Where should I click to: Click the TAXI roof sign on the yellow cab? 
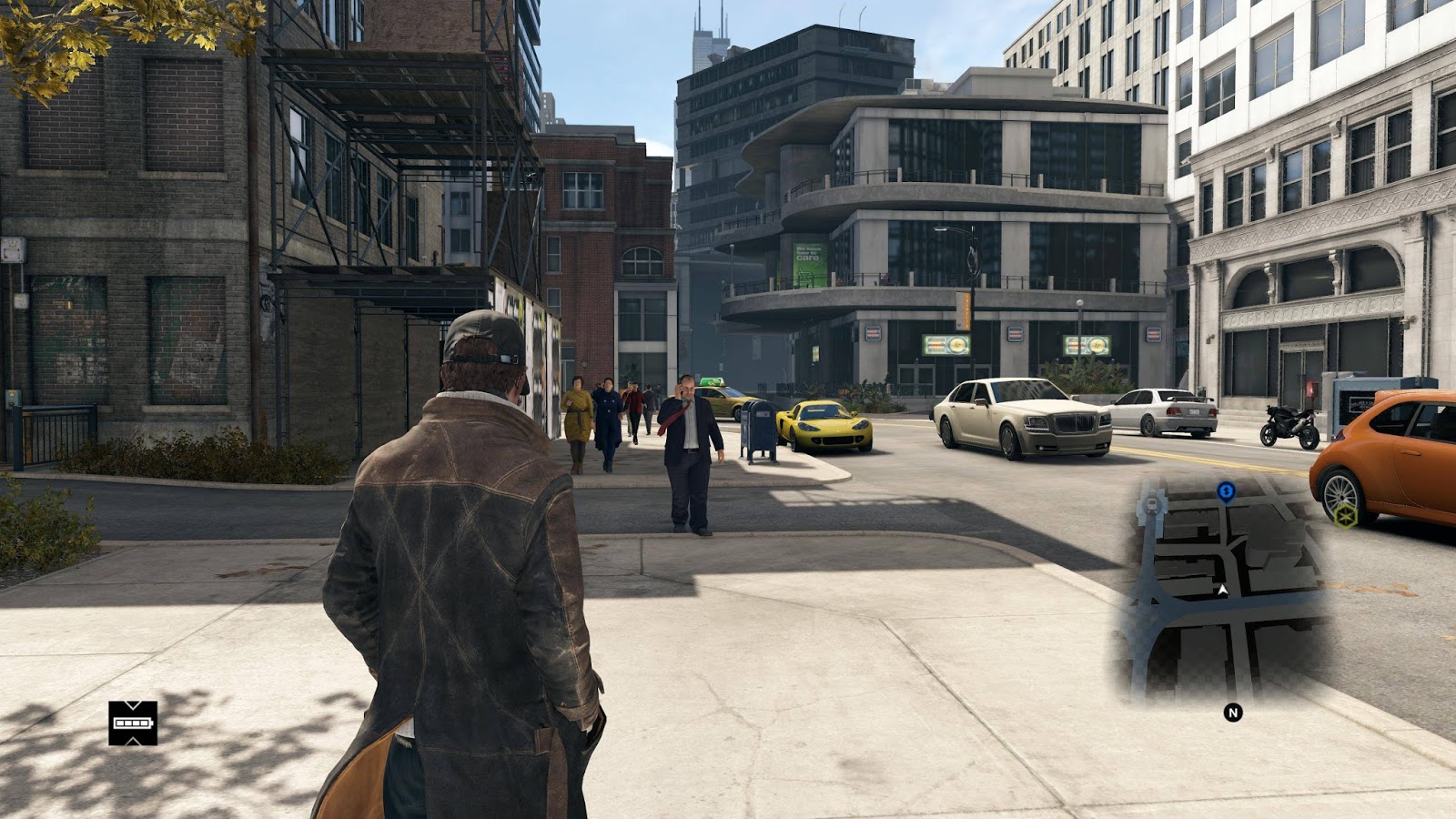pos(712,384)
